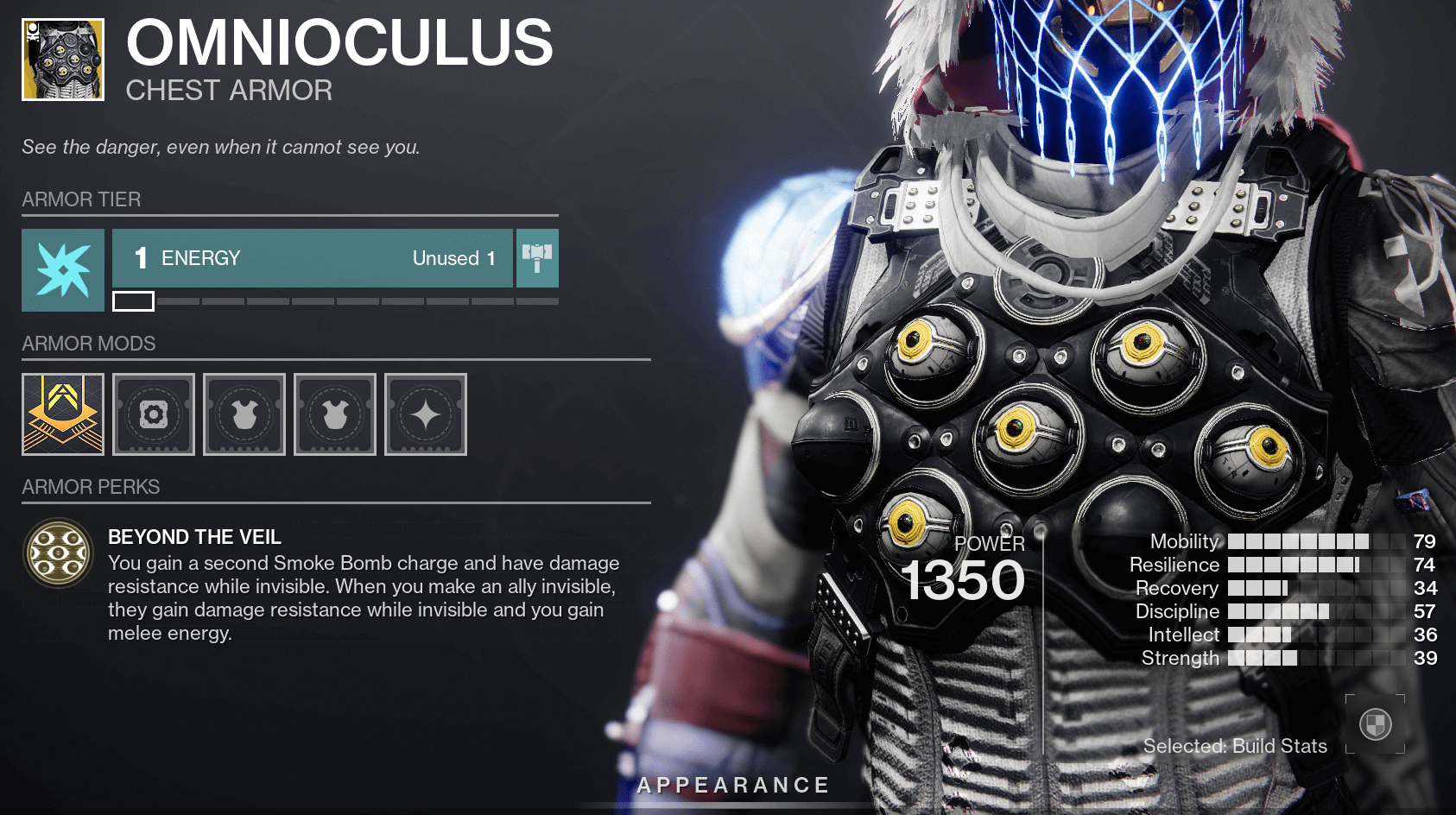Click the Stasis energy affinity icon
Screen dimensions: 1456x815
pos(63,270)
